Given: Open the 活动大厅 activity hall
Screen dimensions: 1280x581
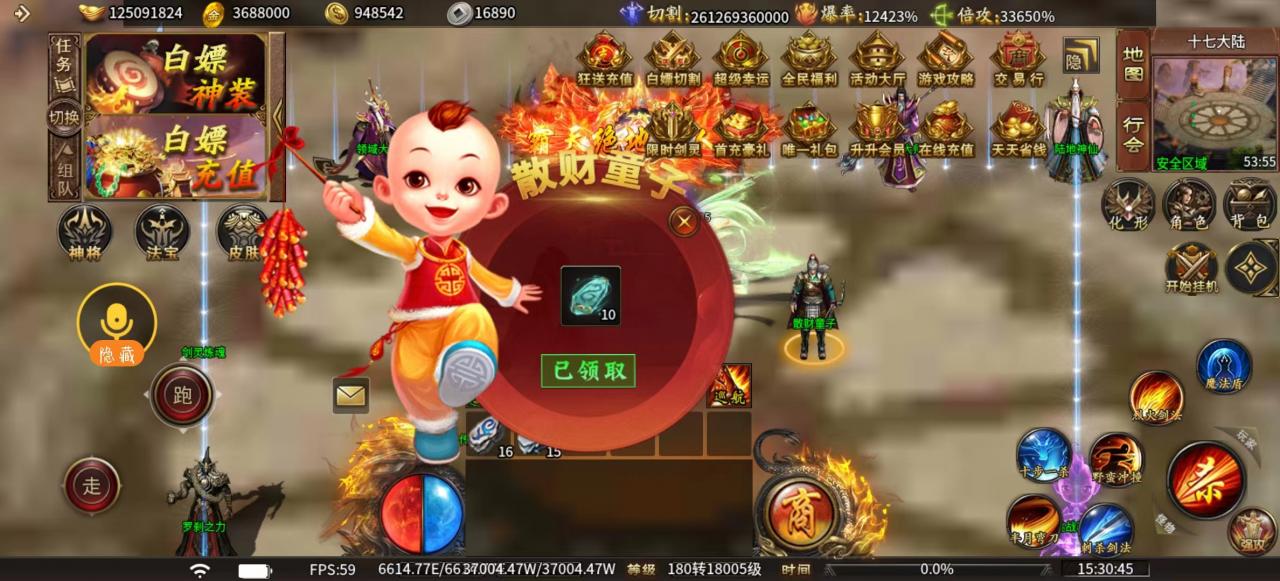Looking at the screenshot, I should [876, 58].
